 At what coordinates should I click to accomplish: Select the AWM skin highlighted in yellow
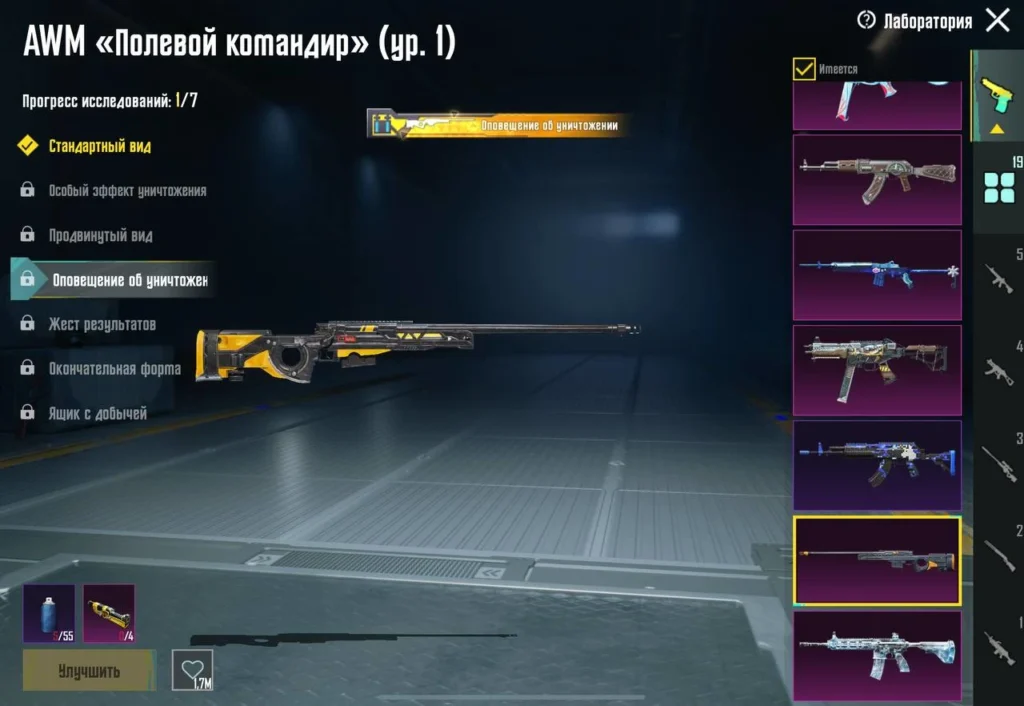tap(877, 560)
